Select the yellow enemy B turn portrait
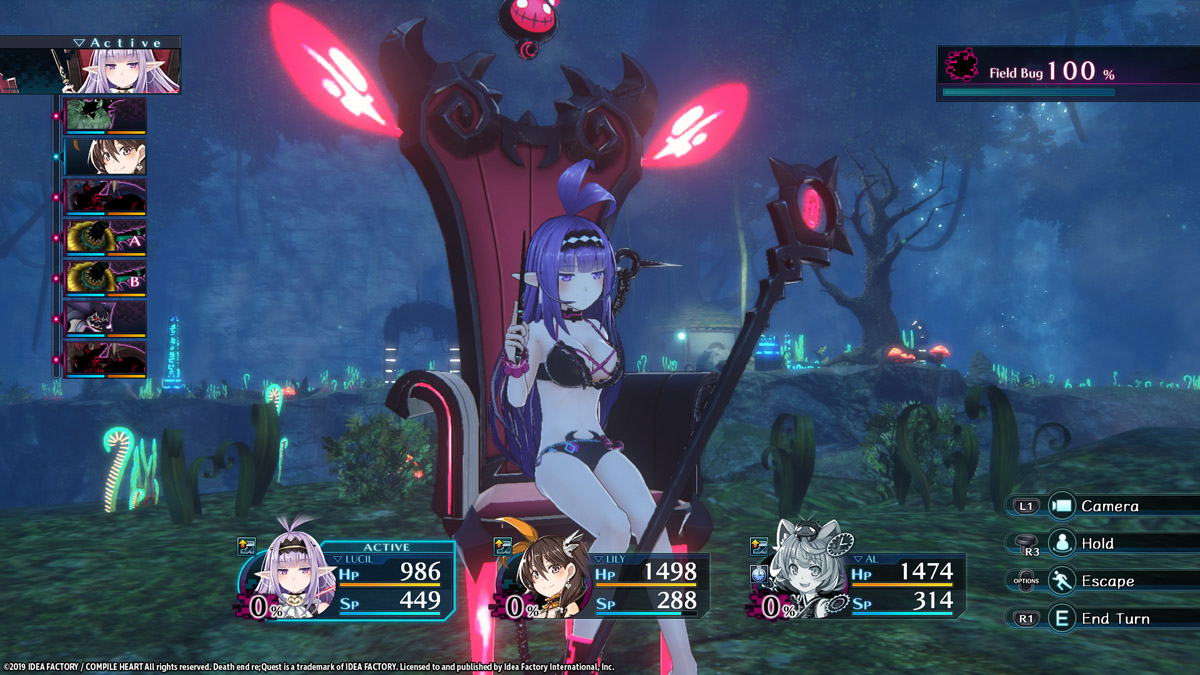Image resolution: width=1200 pixels, height=675 pixels. coord(105,279)
